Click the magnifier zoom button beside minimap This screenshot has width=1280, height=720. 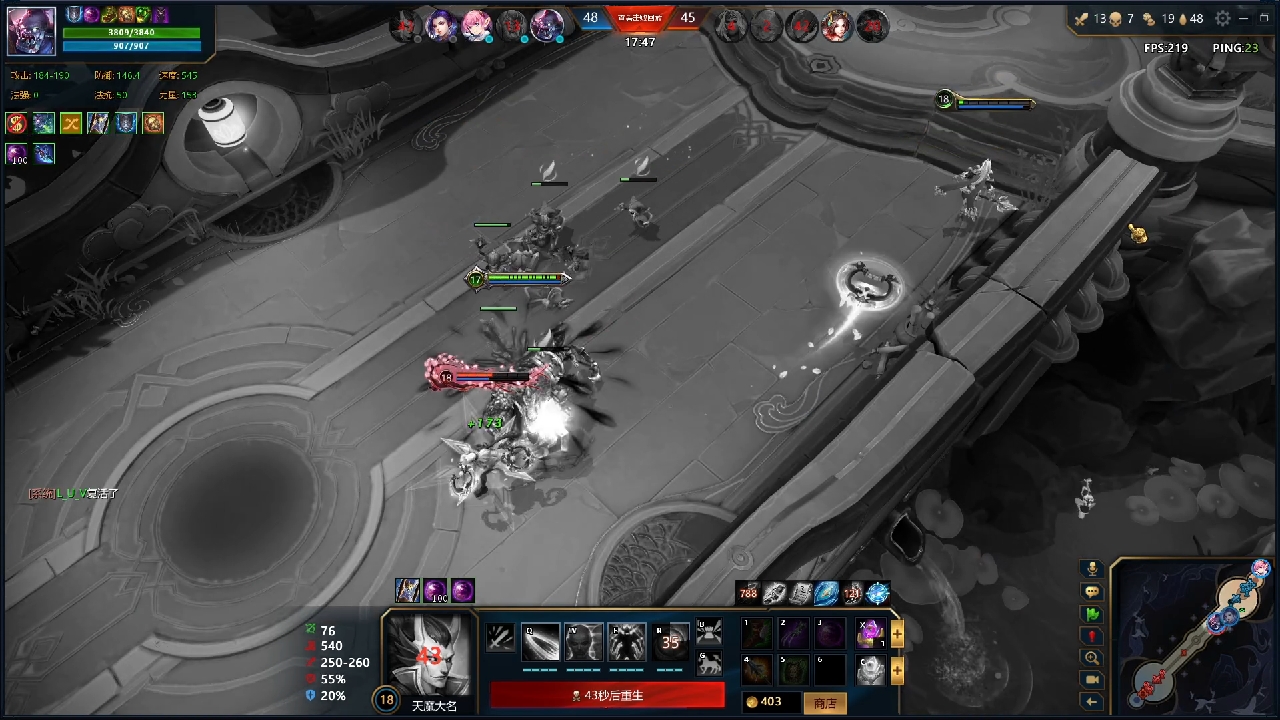(x=1092, y=658)
